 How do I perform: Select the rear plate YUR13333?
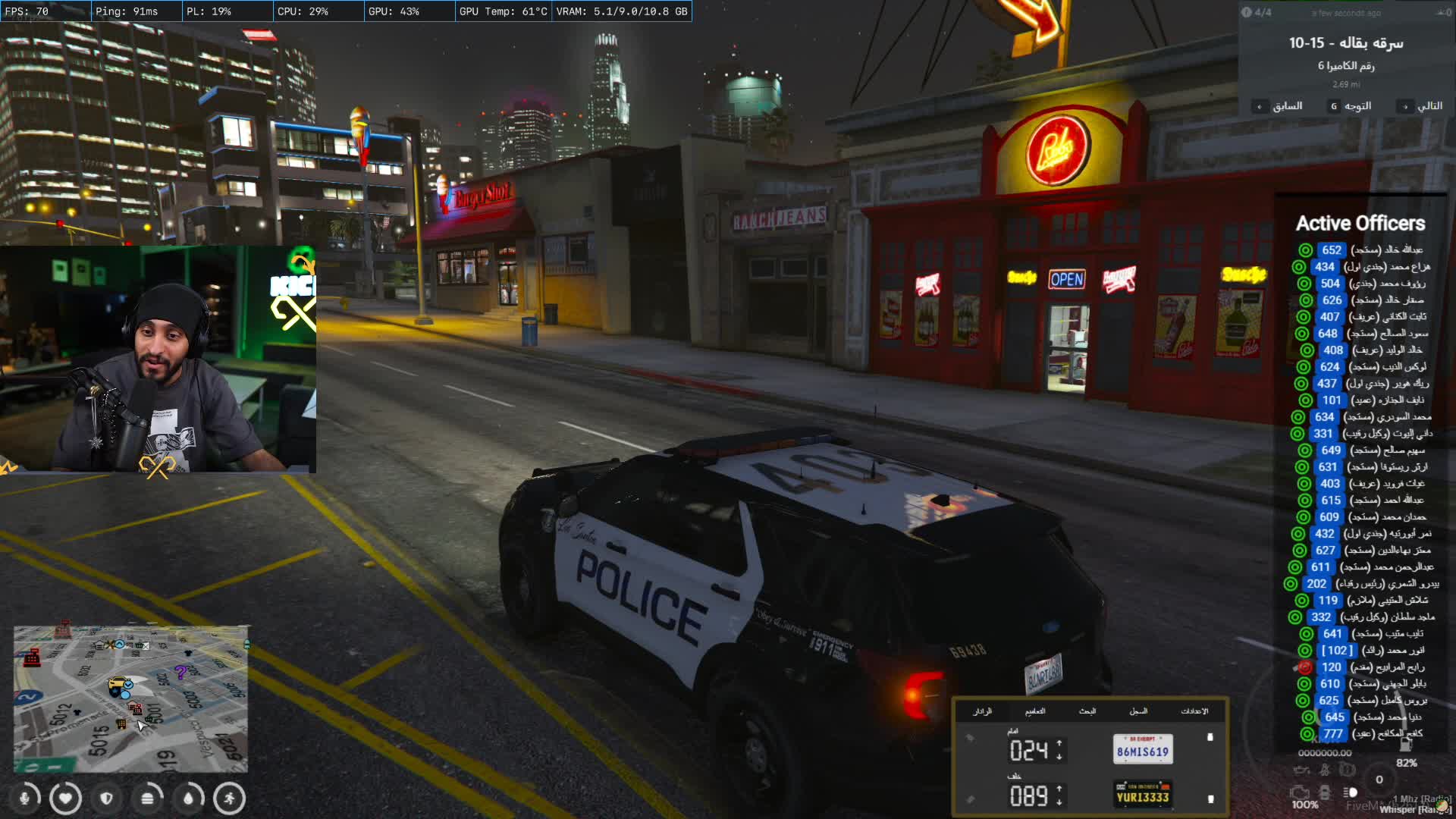click(1142, 795)
